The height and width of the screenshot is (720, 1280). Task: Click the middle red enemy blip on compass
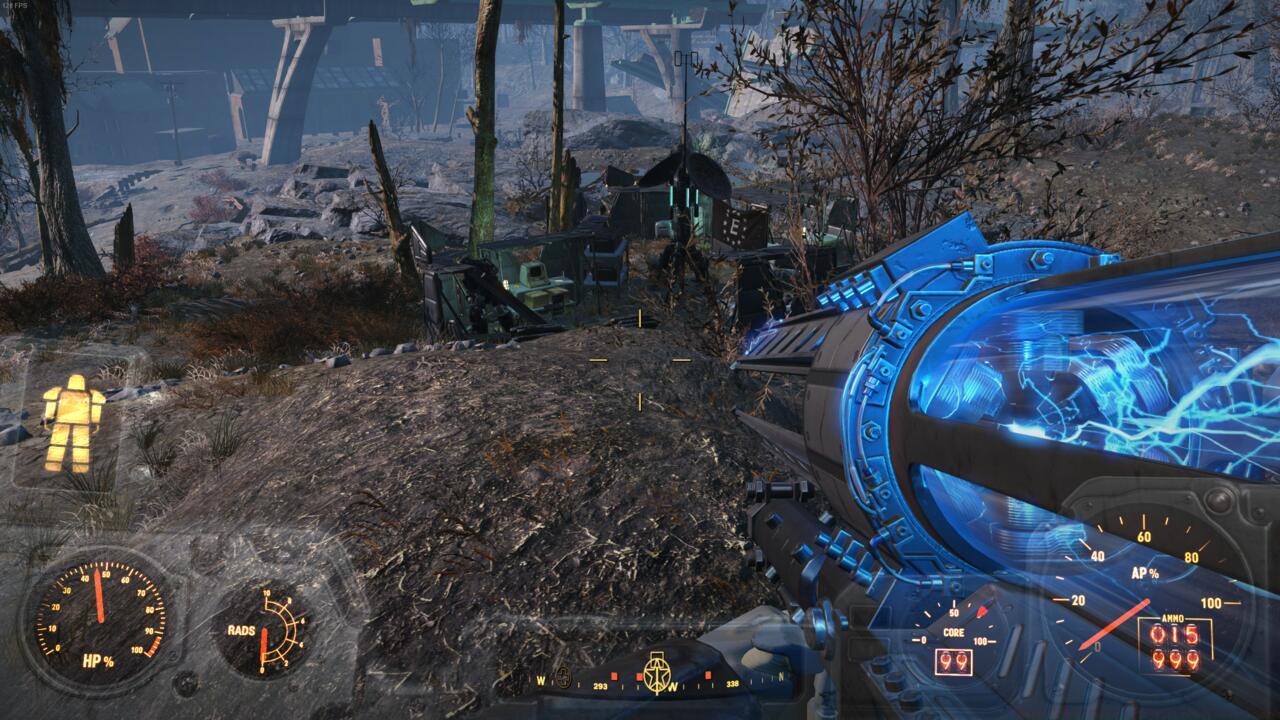point(638,676)
